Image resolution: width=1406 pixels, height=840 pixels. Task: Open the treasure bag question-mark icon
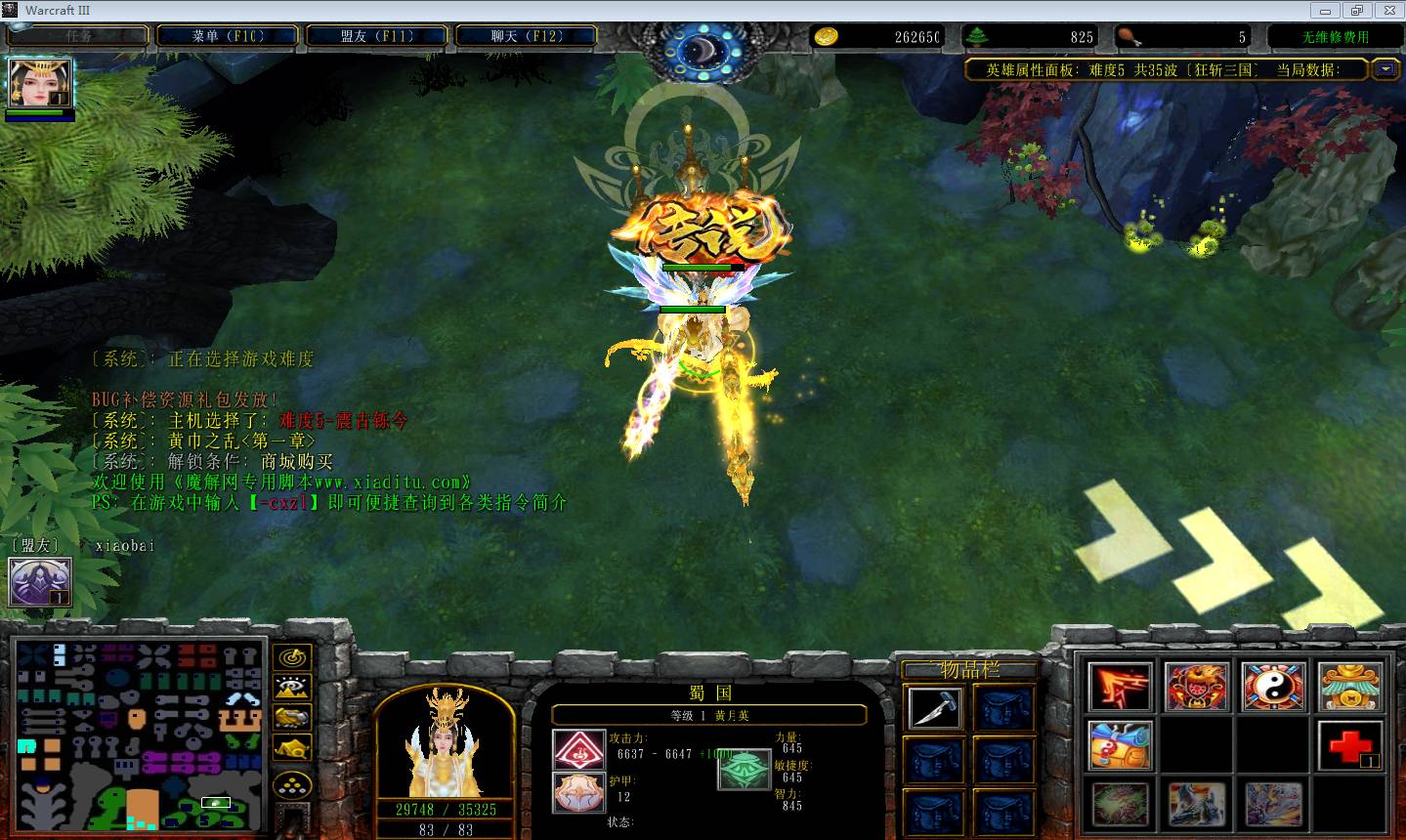pos(1120,745)
